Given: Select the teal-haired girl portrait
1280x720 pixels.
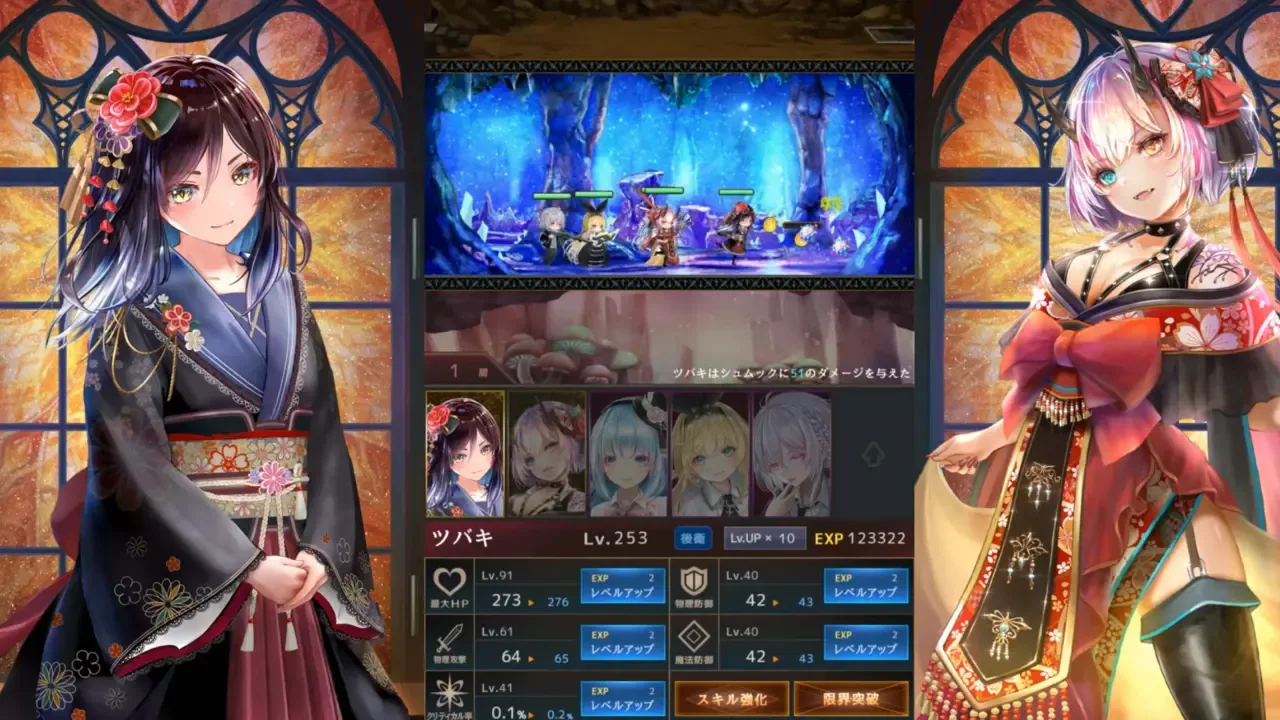Looking at the screenshot, I should point(628,453).
